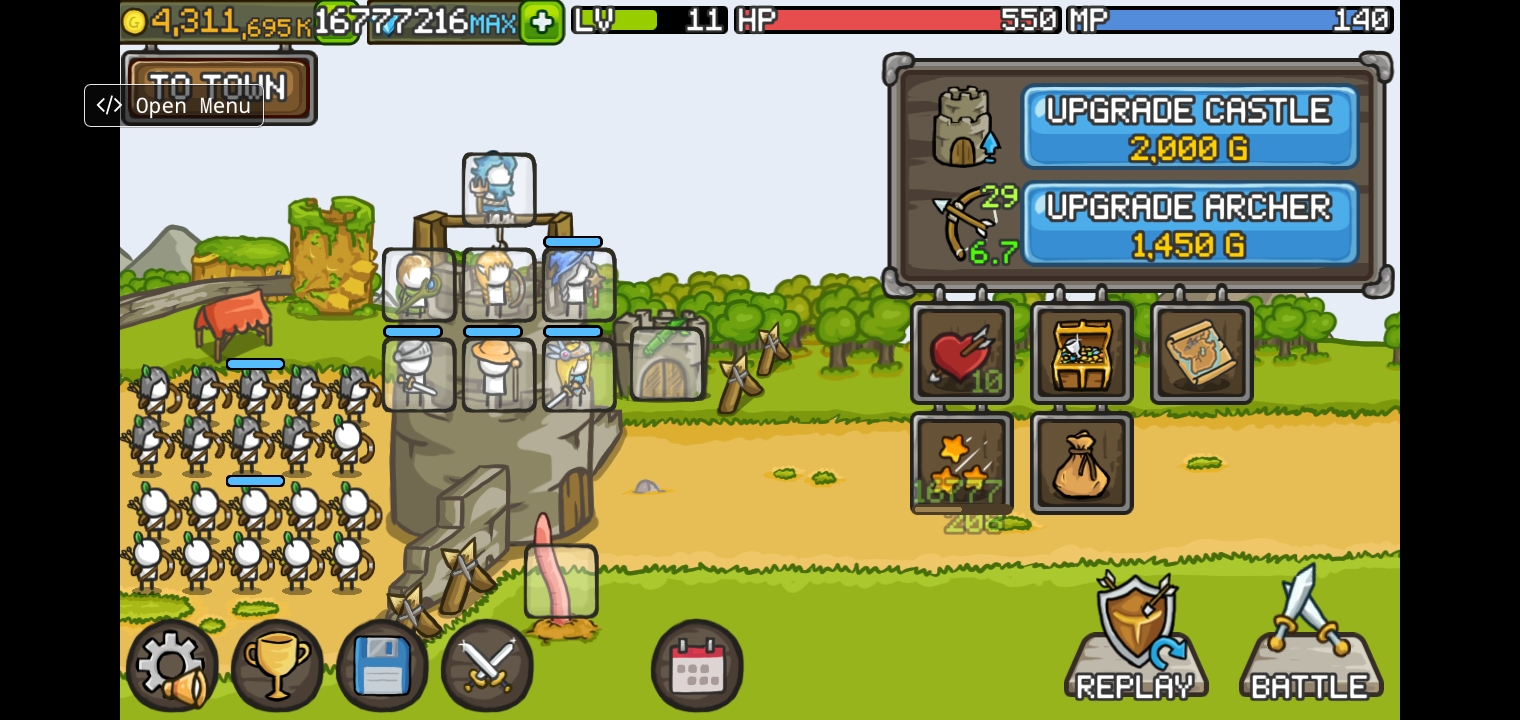
Task: Open the gold sack icon
Action: tap(1082, 463)
